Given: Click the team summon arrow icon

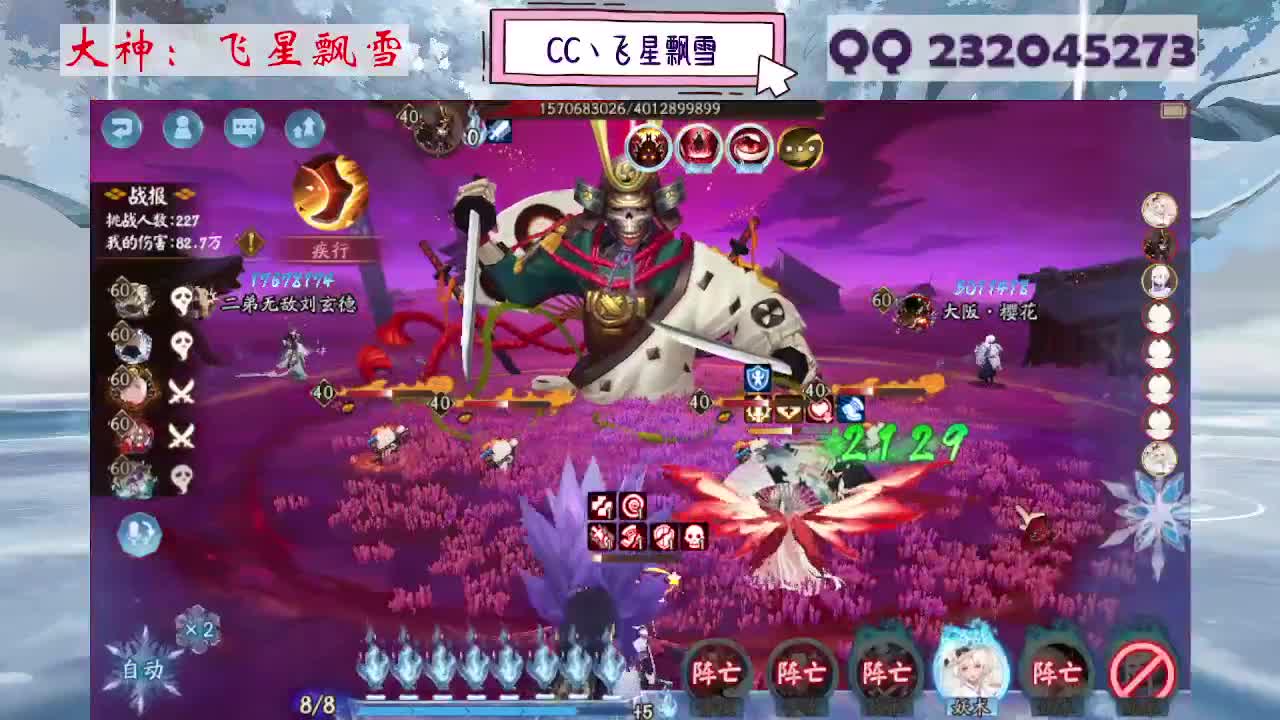Looking at the screenshot, I should tap(304, 128).
